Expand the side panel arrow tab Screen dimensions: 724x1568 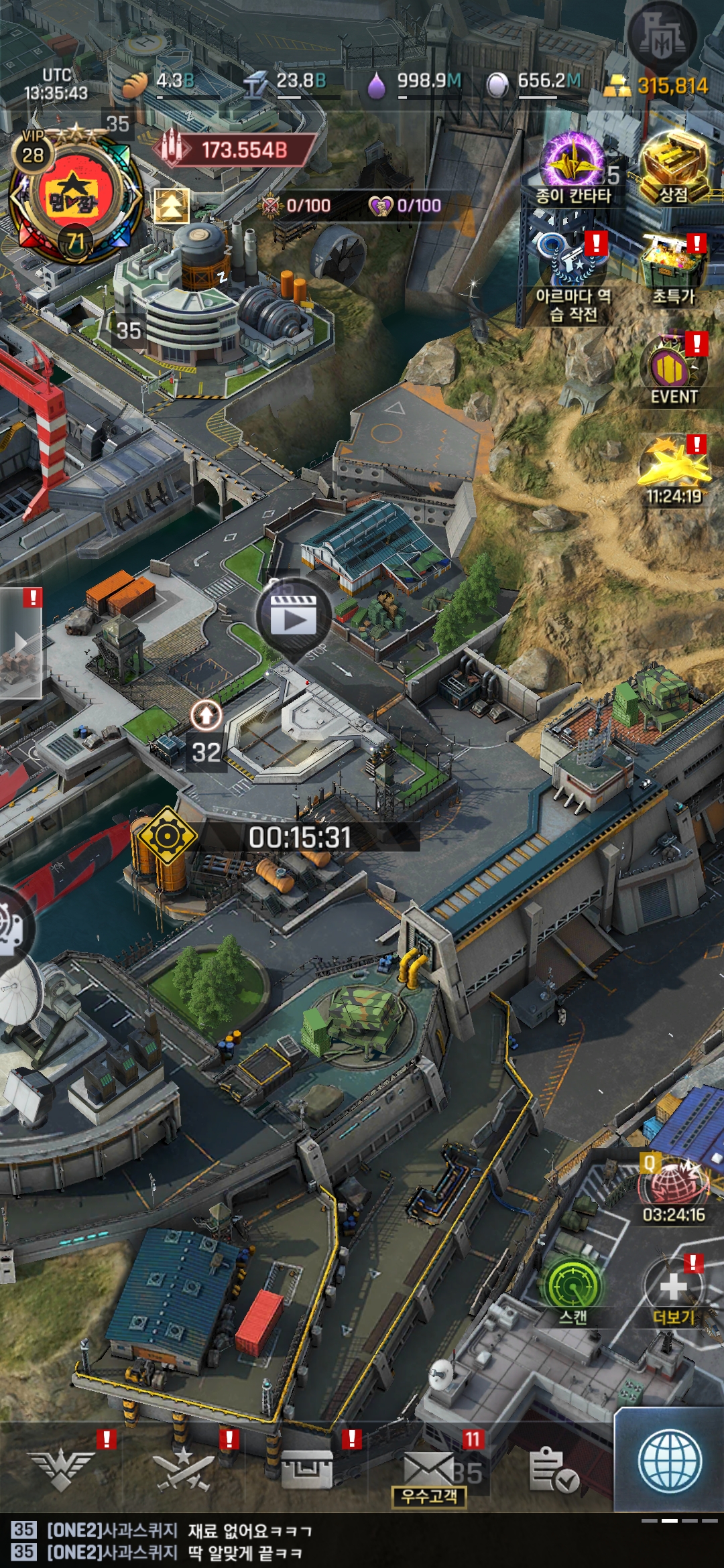21,643
